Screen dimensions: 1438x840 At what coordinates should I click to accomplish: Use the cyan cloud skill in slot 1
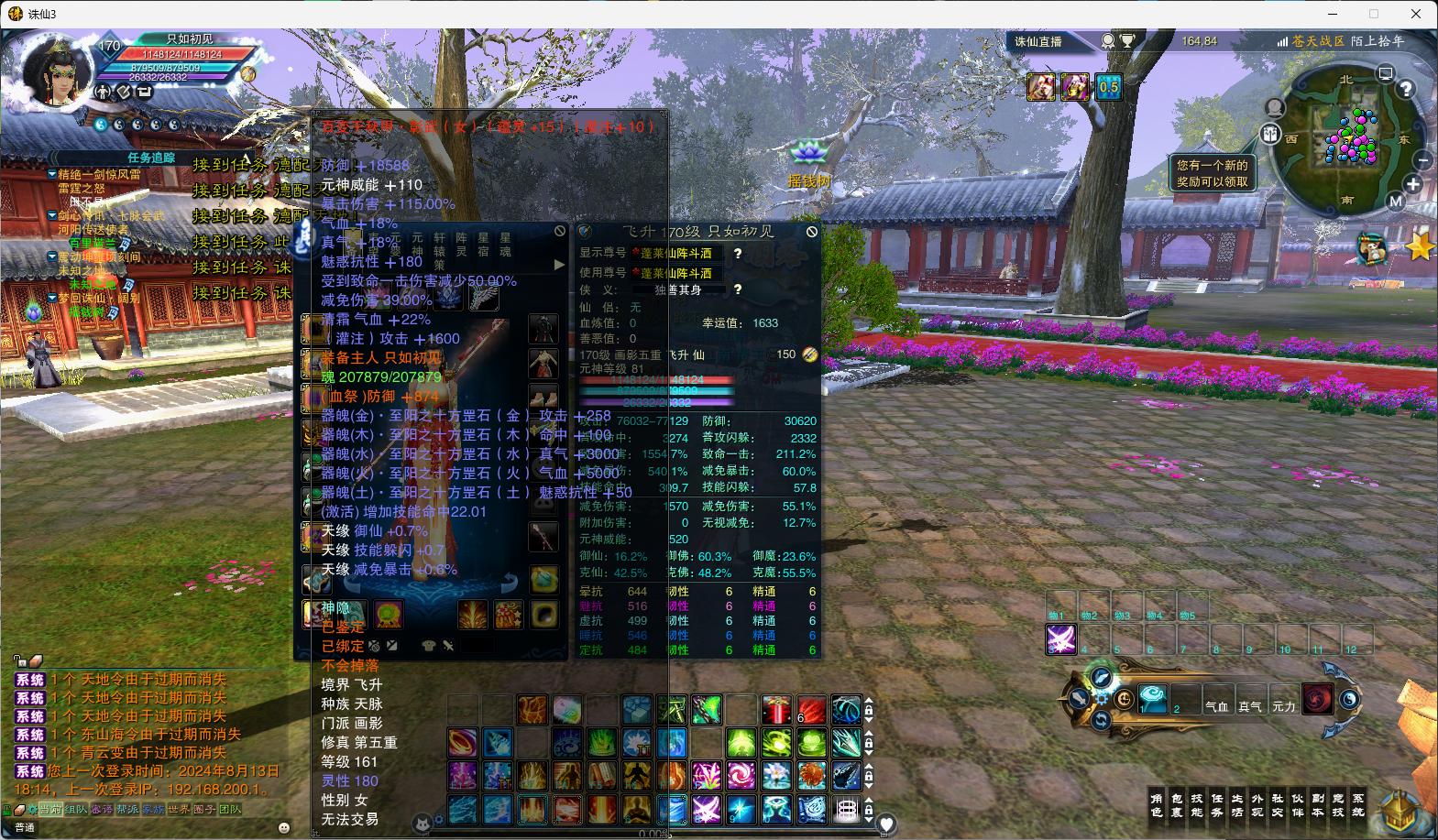click(1153, 699)
